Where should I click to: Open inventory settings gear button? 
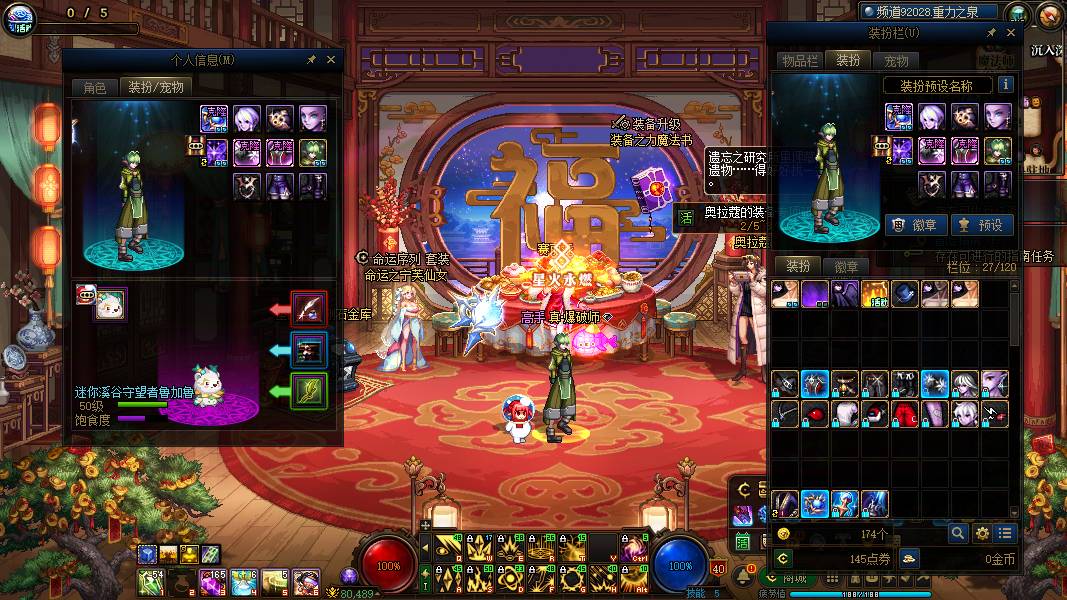pyautogui.click(x=982, y=534)
